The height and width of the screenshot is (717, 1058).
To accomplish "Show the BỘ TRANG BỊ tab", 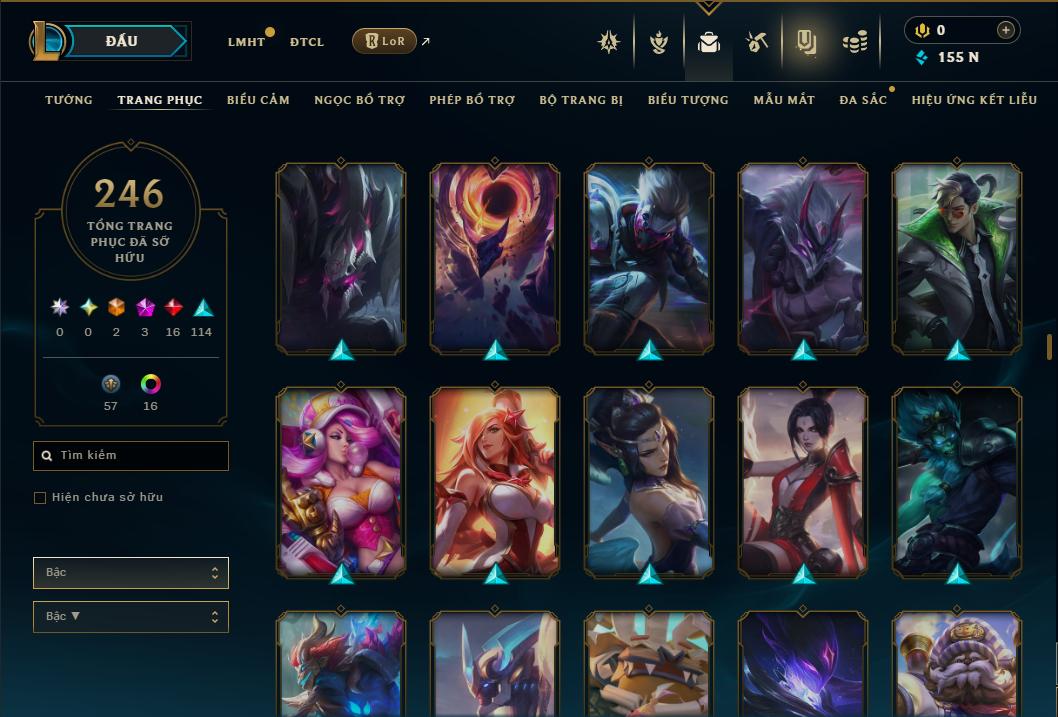I will [581, 100].
